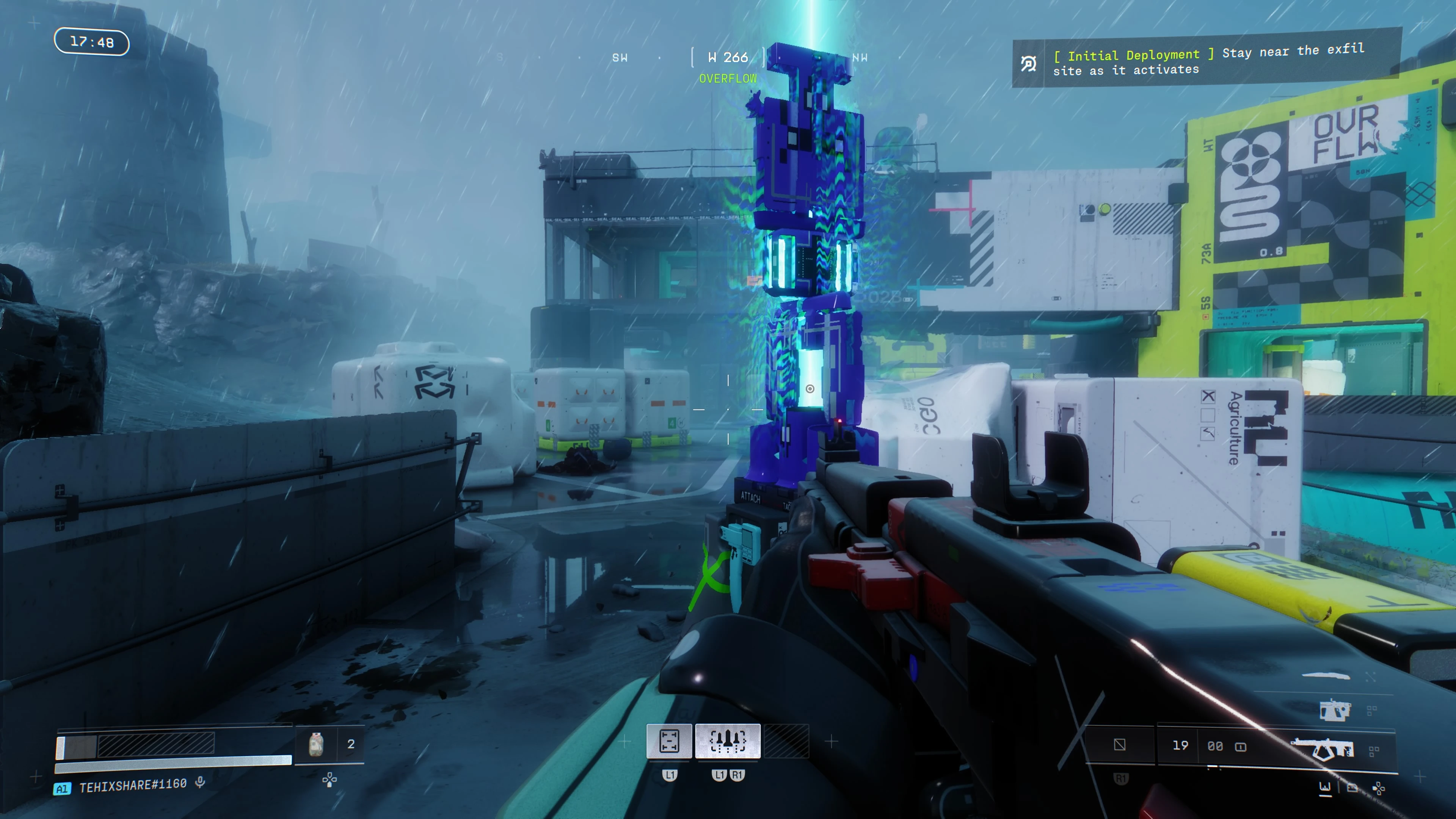
Task: Select the square grenade slot left of the ammo count
Action: [x=1120, y=745]
